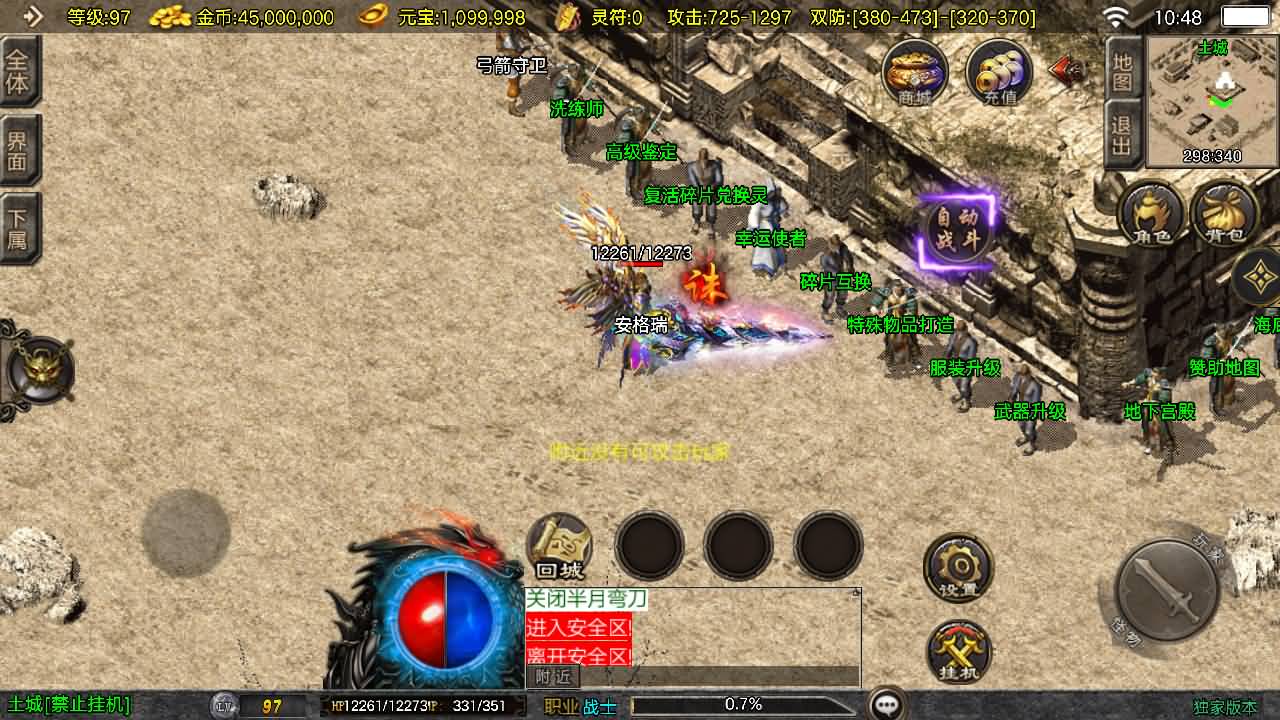Expand the top-left arrow menu
This screenshot has width=1280, height=720.
pos(33,16)
